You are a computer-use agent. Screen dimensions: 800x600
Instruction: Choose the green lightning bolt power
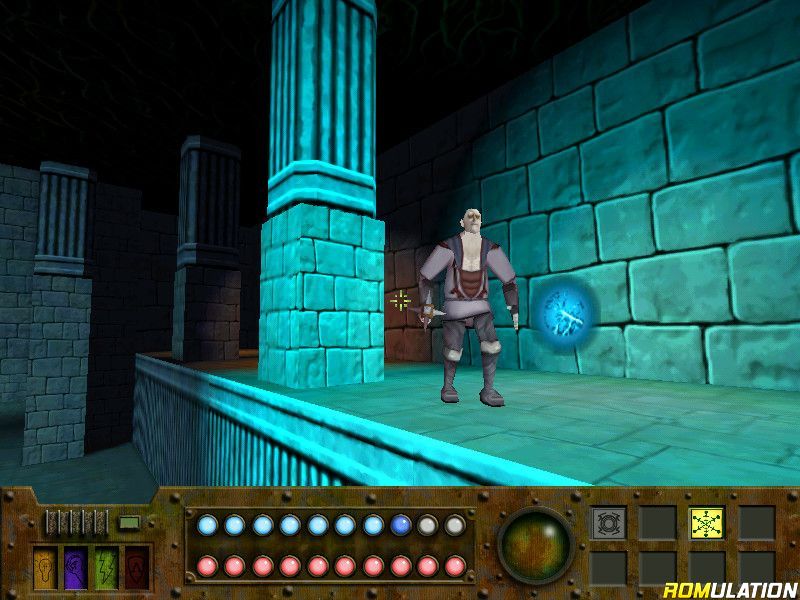point(107,567)
